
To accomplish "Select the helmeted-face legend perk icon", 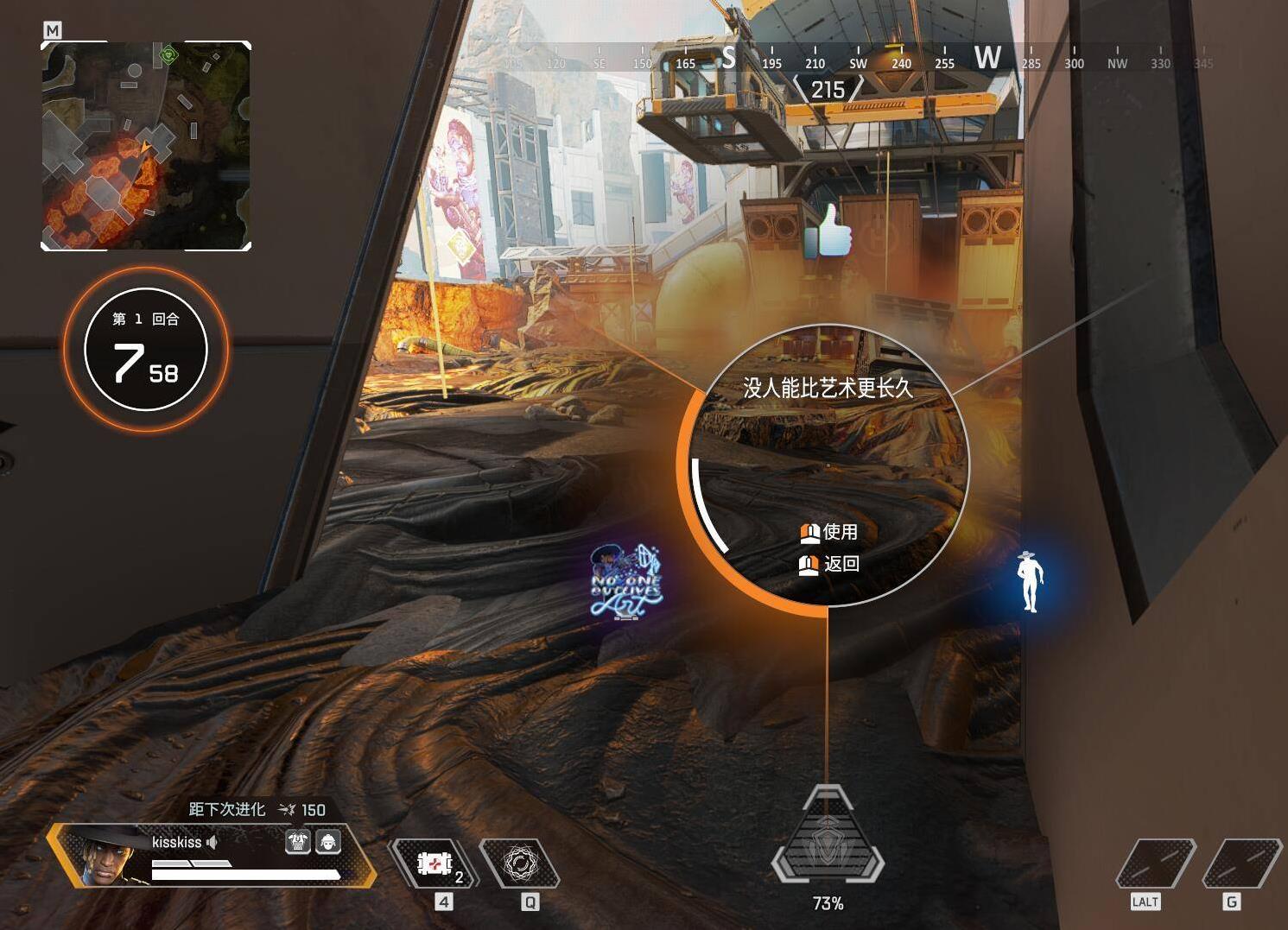I will click(328, 841).
